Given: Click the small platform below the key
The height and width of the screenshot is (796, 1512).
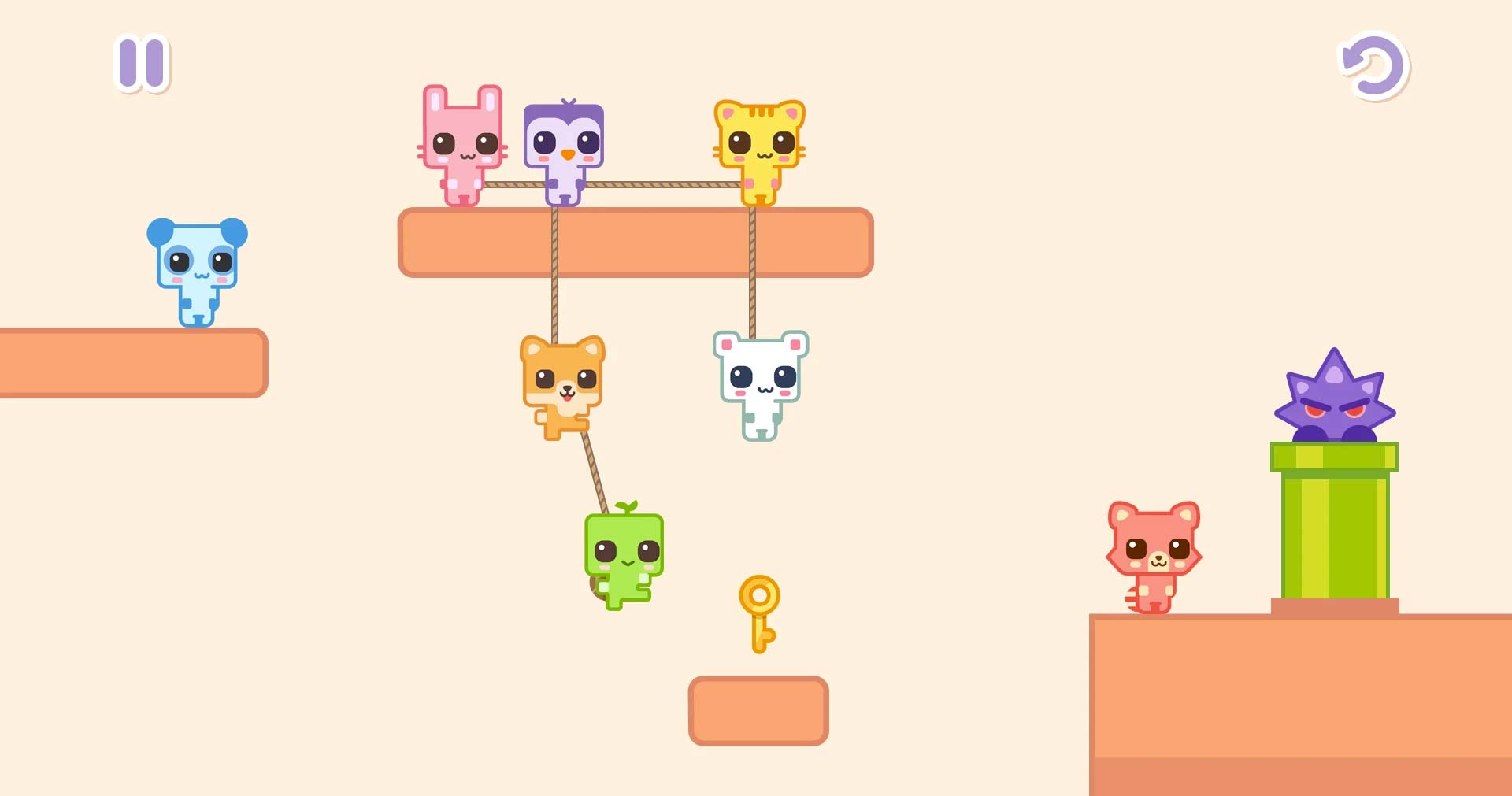Looking at the screenshot, I should click(758, 709).
